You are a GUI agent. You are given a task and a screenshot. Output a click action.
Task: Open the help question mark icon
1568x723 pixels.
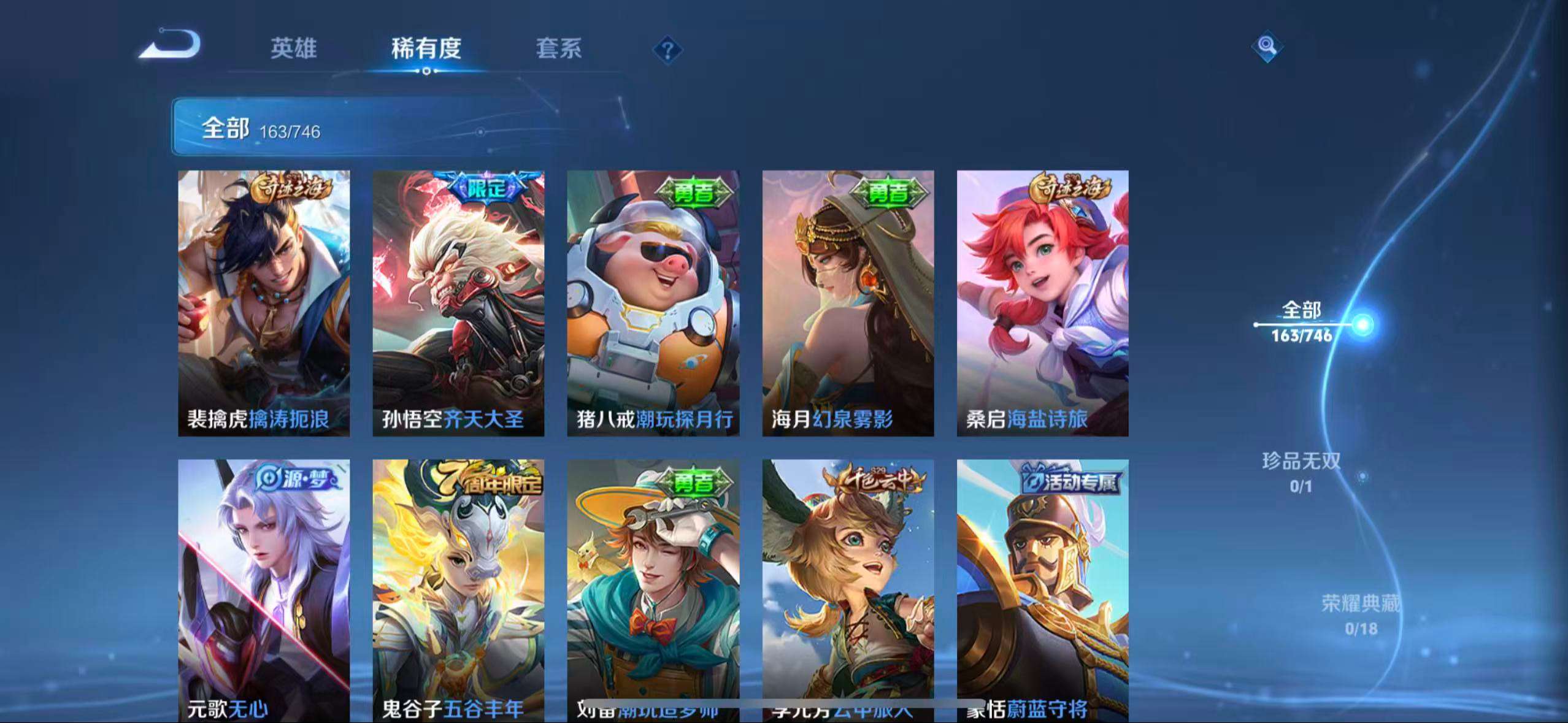click(x=669, y=50)
